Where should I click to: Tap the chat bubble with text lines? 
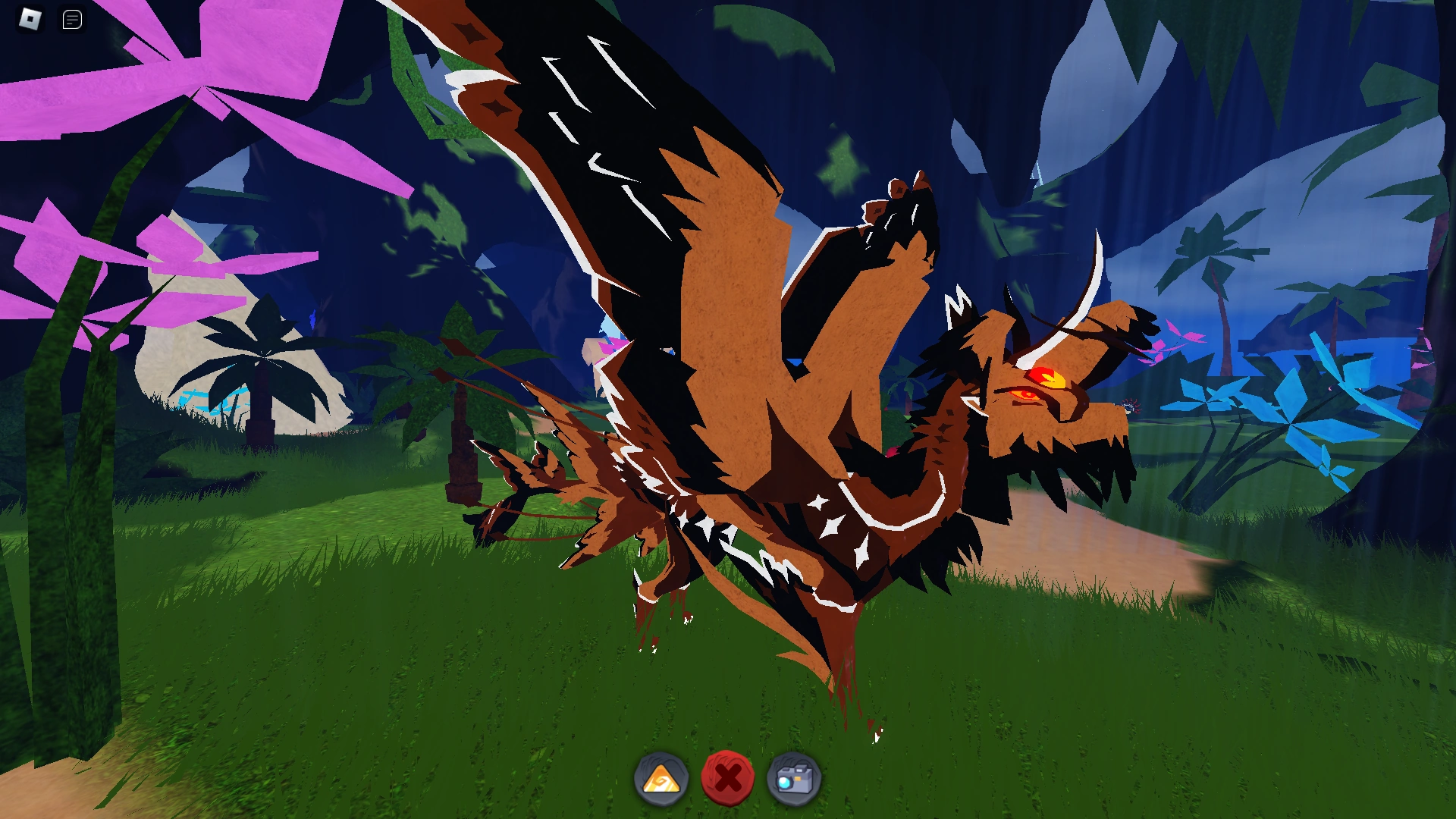coord(72,19)
